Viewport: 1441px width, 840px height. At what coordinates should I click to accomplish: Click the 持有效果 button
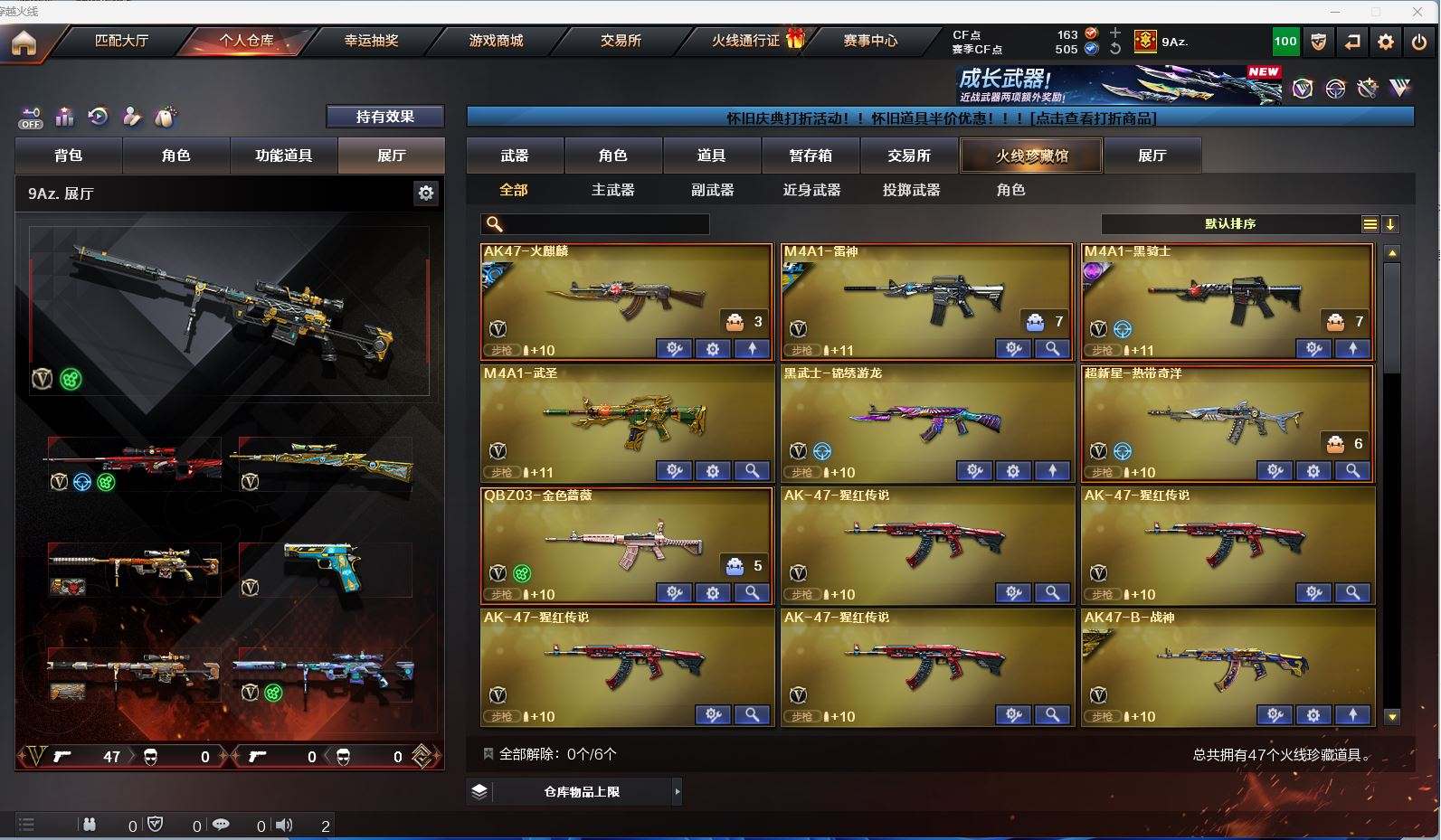coord(384,117)
